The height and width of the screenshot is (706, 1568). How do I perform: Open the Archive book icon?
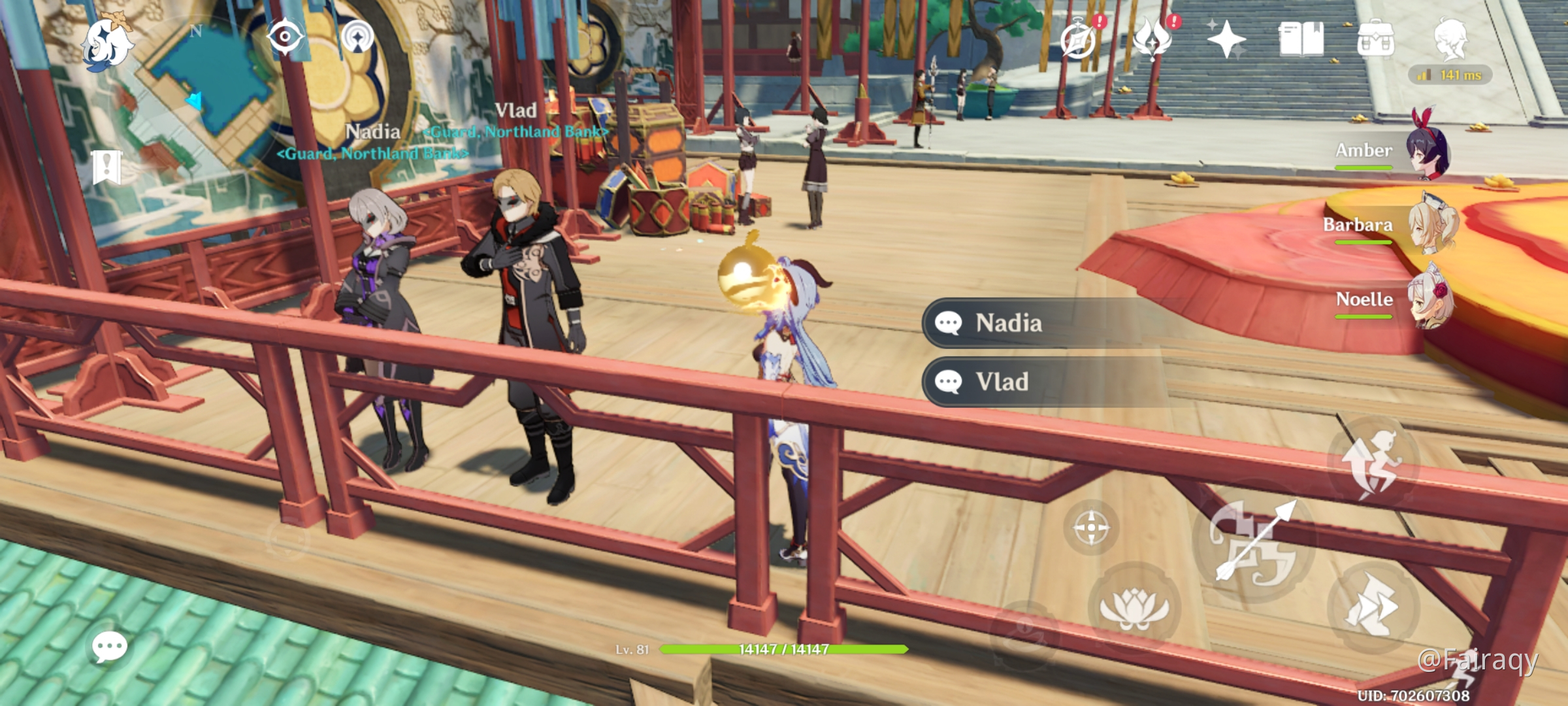click(x=1301, y=39)
